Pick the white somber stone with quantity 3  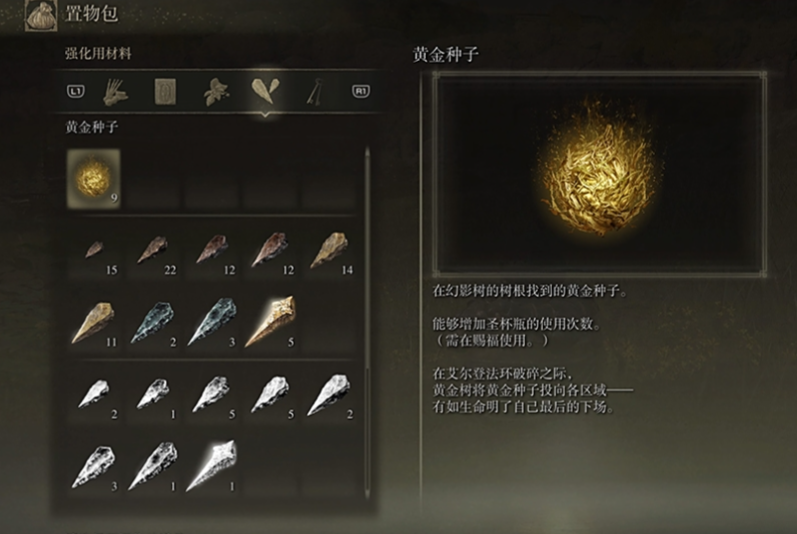[x=93, y=465]
